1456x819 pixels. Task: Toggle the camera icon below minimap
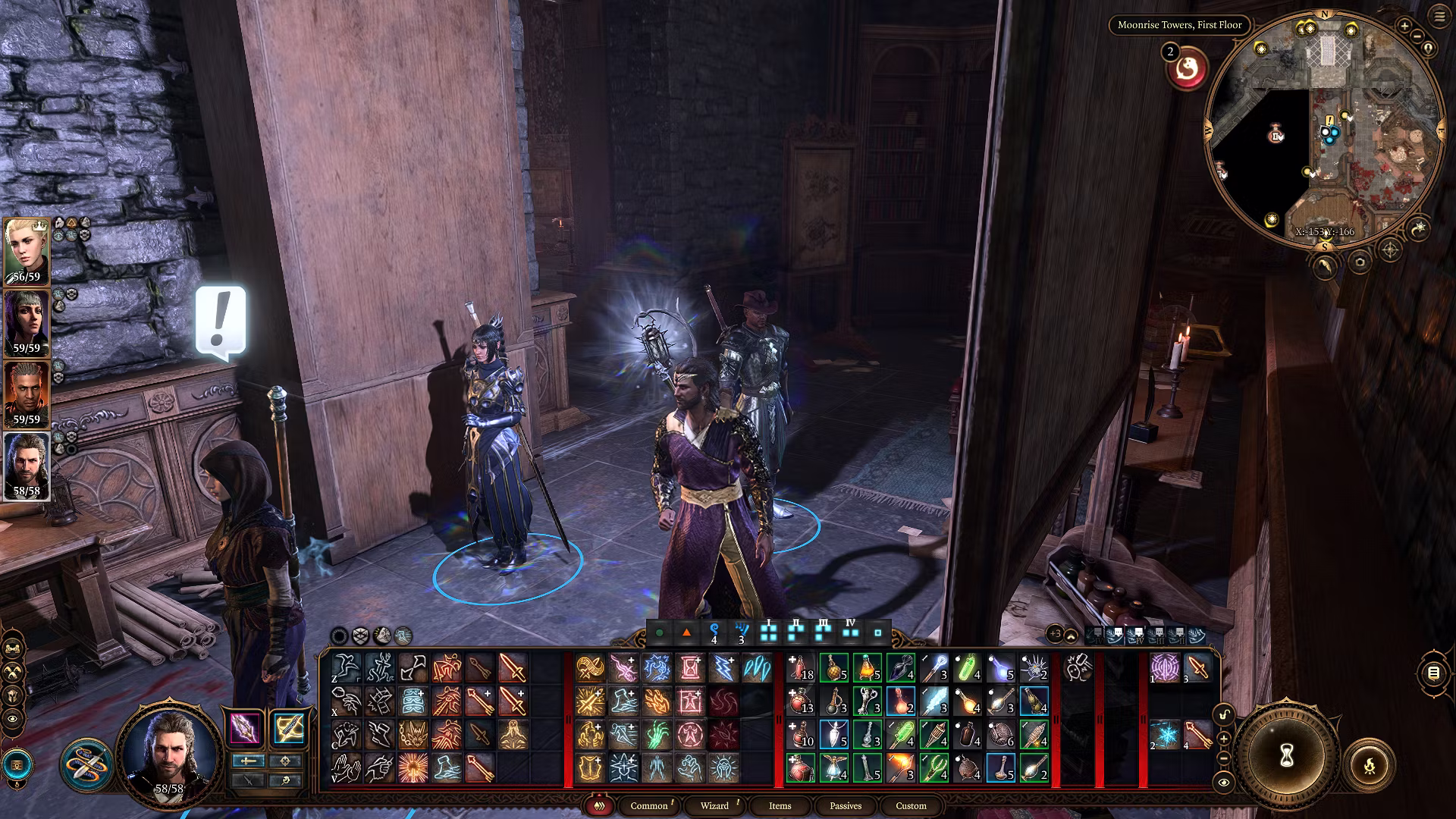[x=1359, y=262]
